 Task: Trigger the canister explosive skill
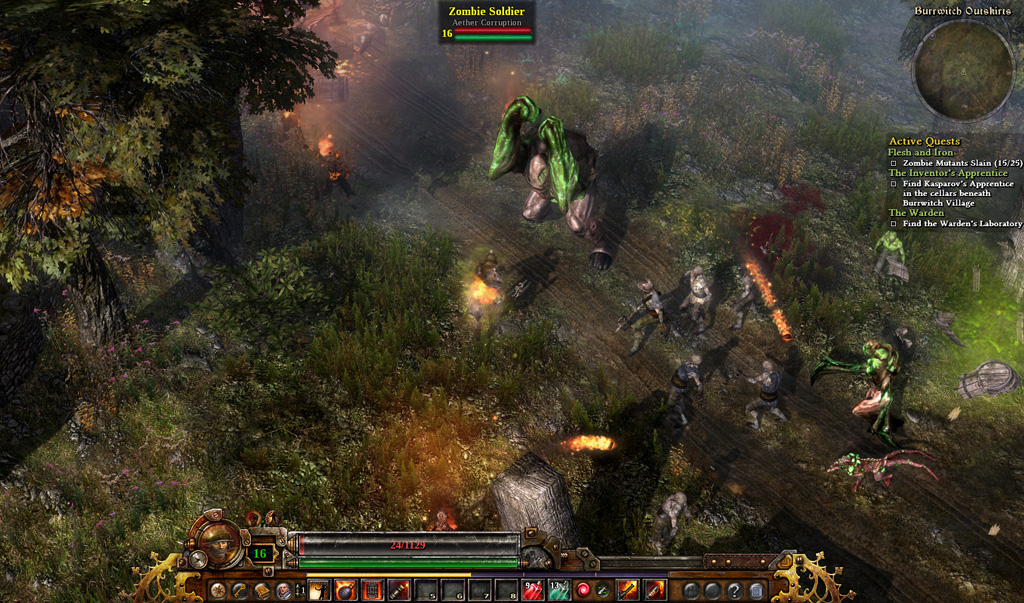[x=399, y=590]
